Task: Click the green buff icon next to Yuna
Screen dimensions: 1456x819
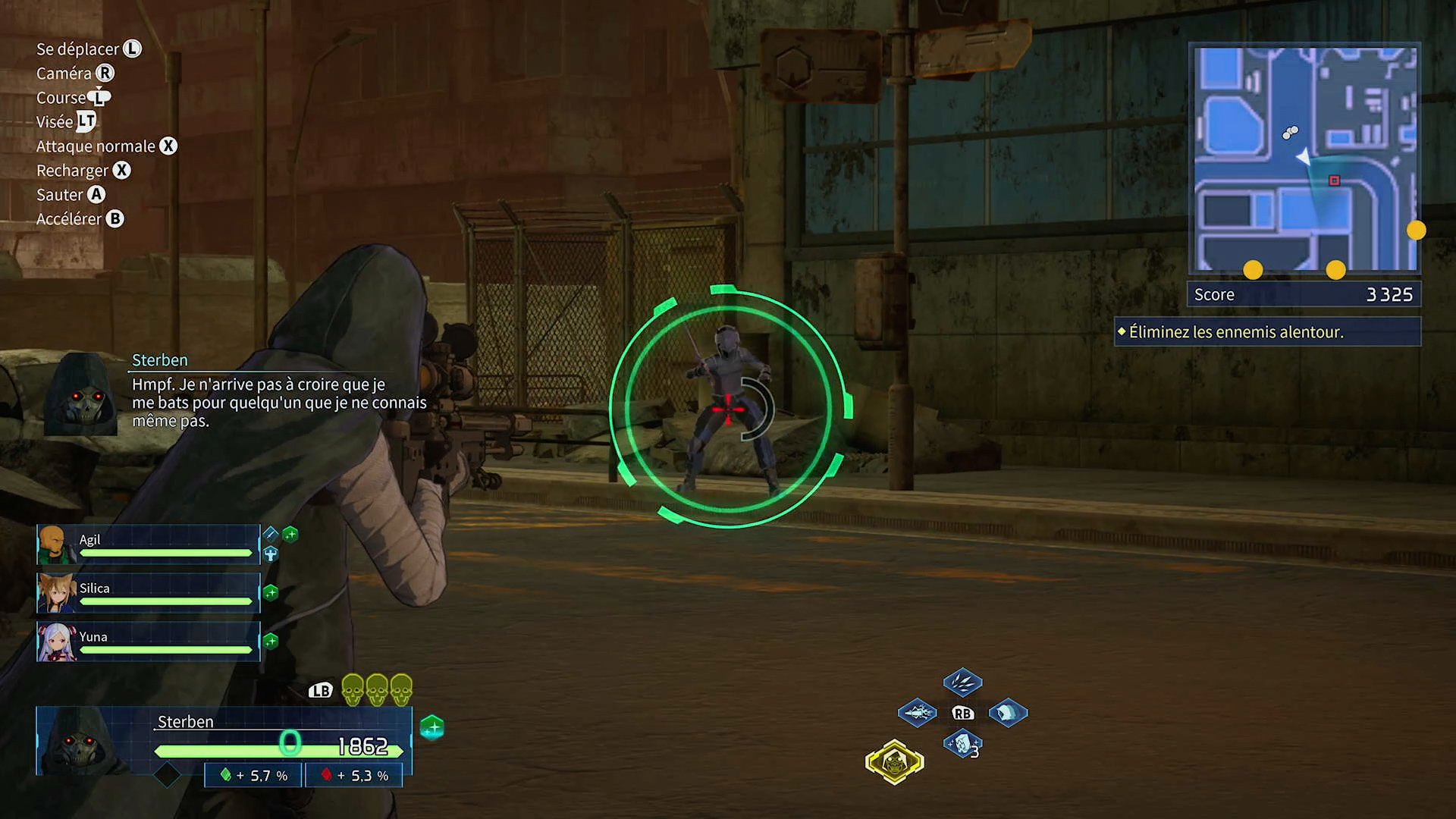Action: click(271, 642)
